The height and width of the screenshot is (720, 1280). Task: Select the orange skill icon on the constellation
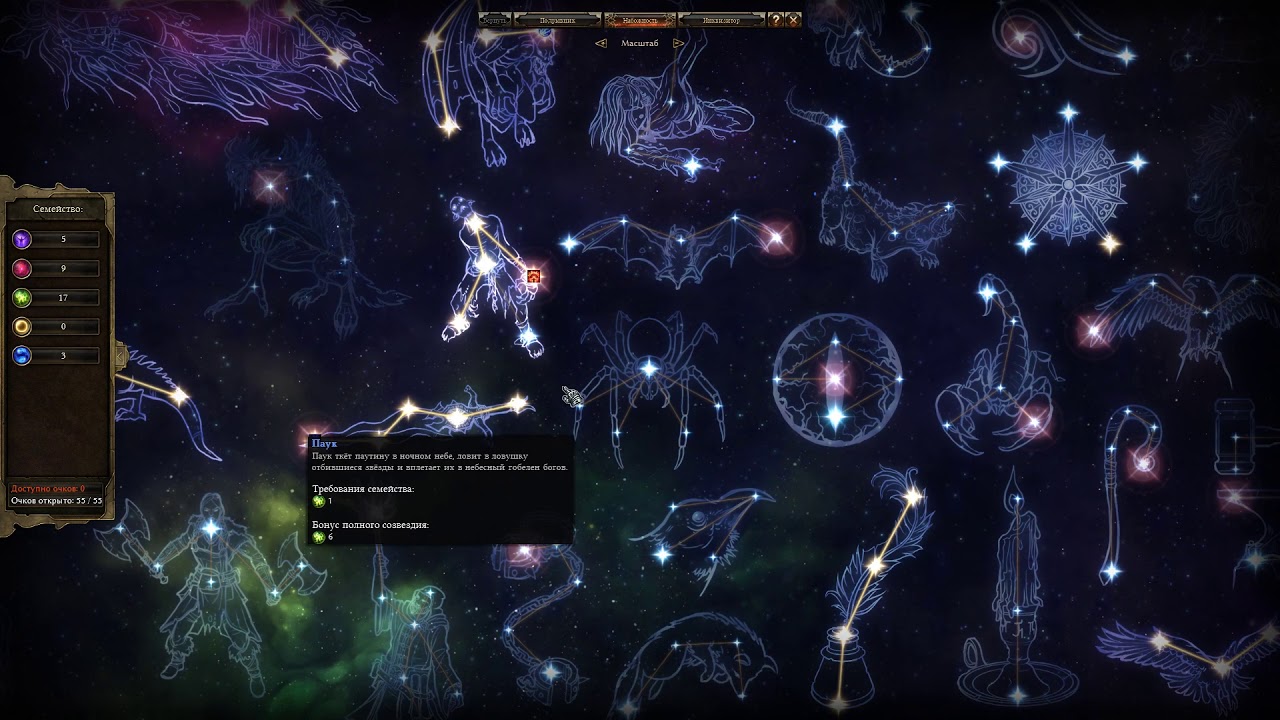coord(533,275)
